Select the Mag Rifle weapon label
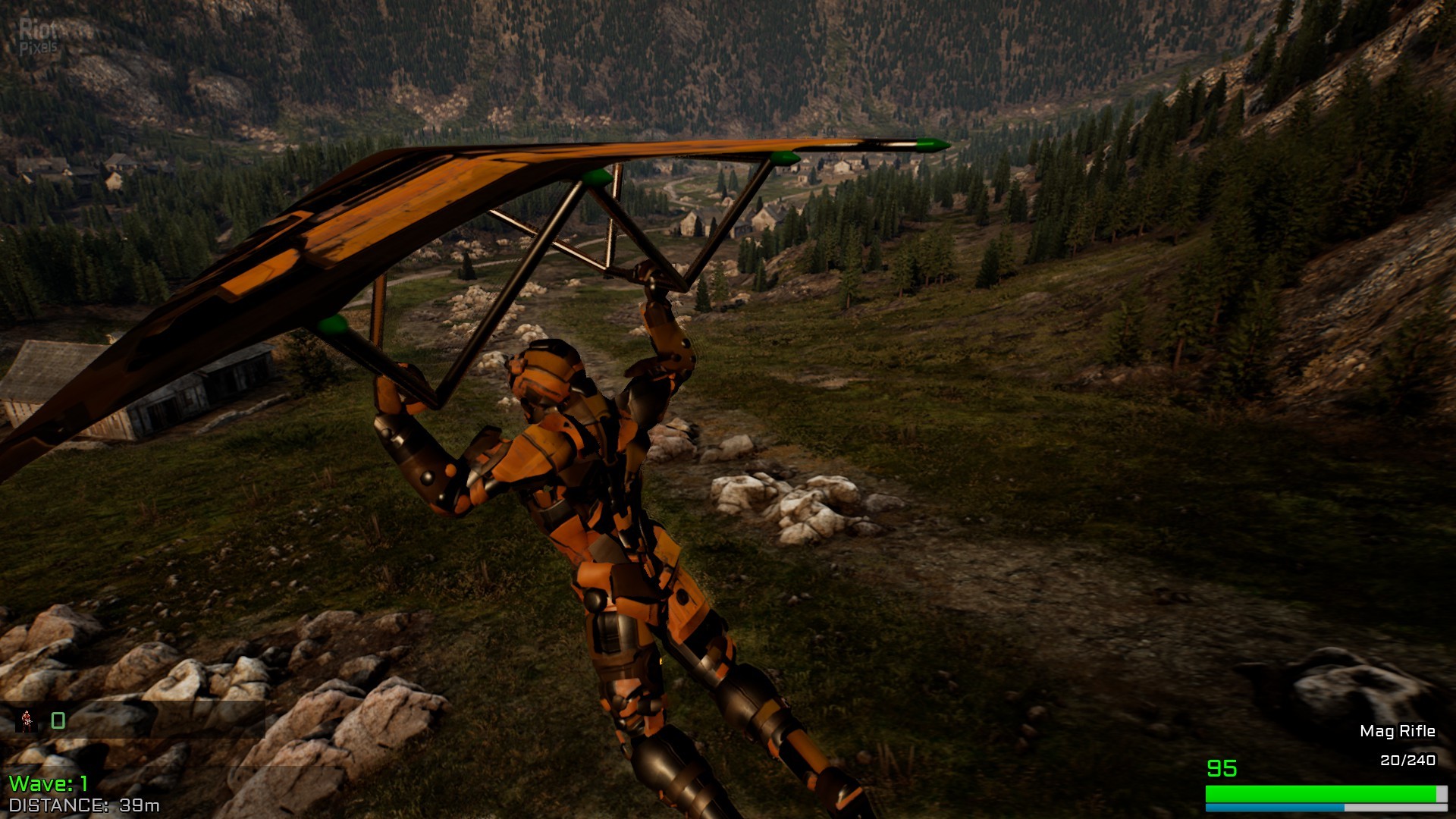1456x819 pixels. 1397,731
